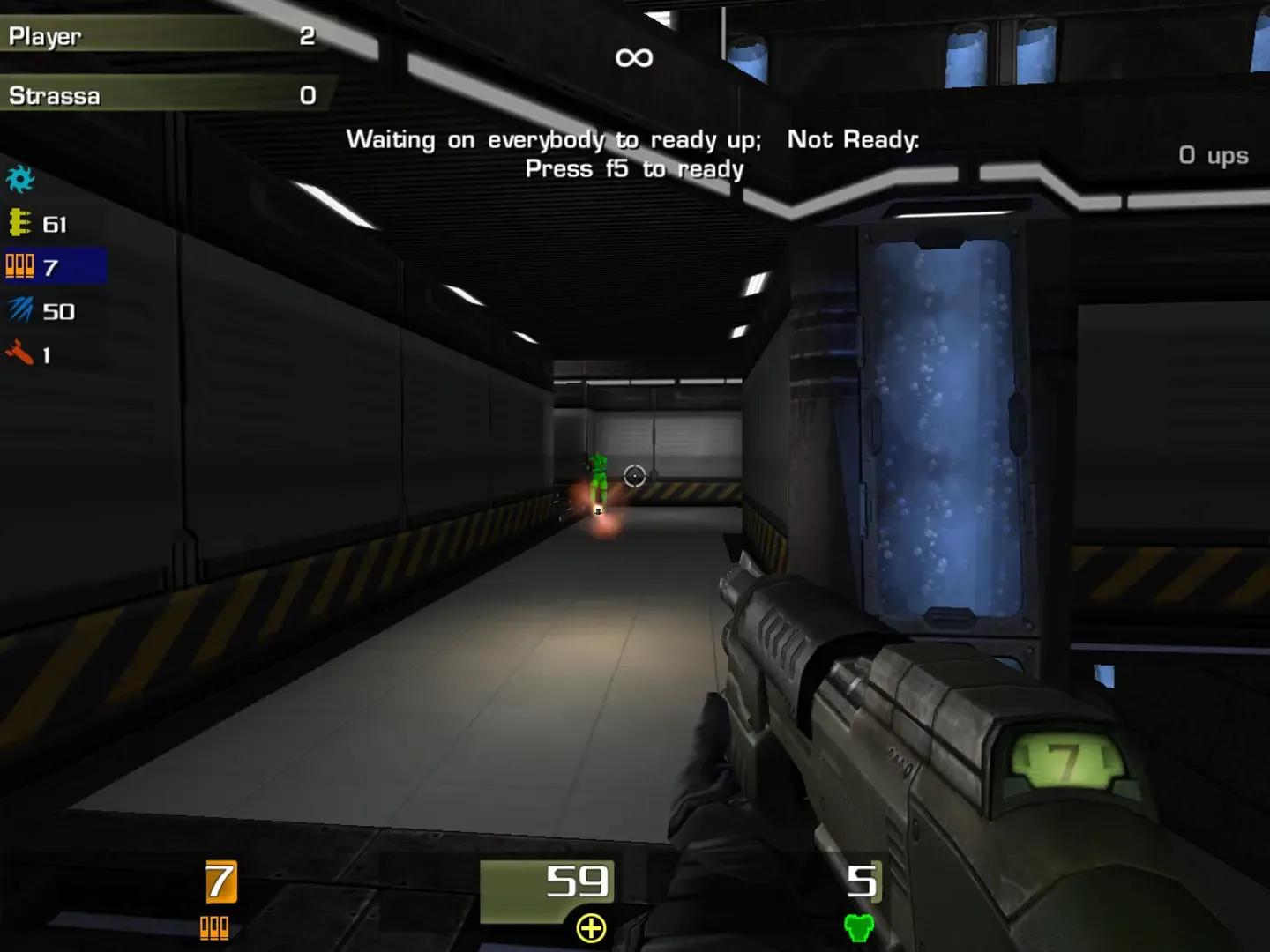The height and width of the screenshot is (952, 1270).
Task: Toggle ready status via Press f5 prompt
Action: tap(634, 168)
